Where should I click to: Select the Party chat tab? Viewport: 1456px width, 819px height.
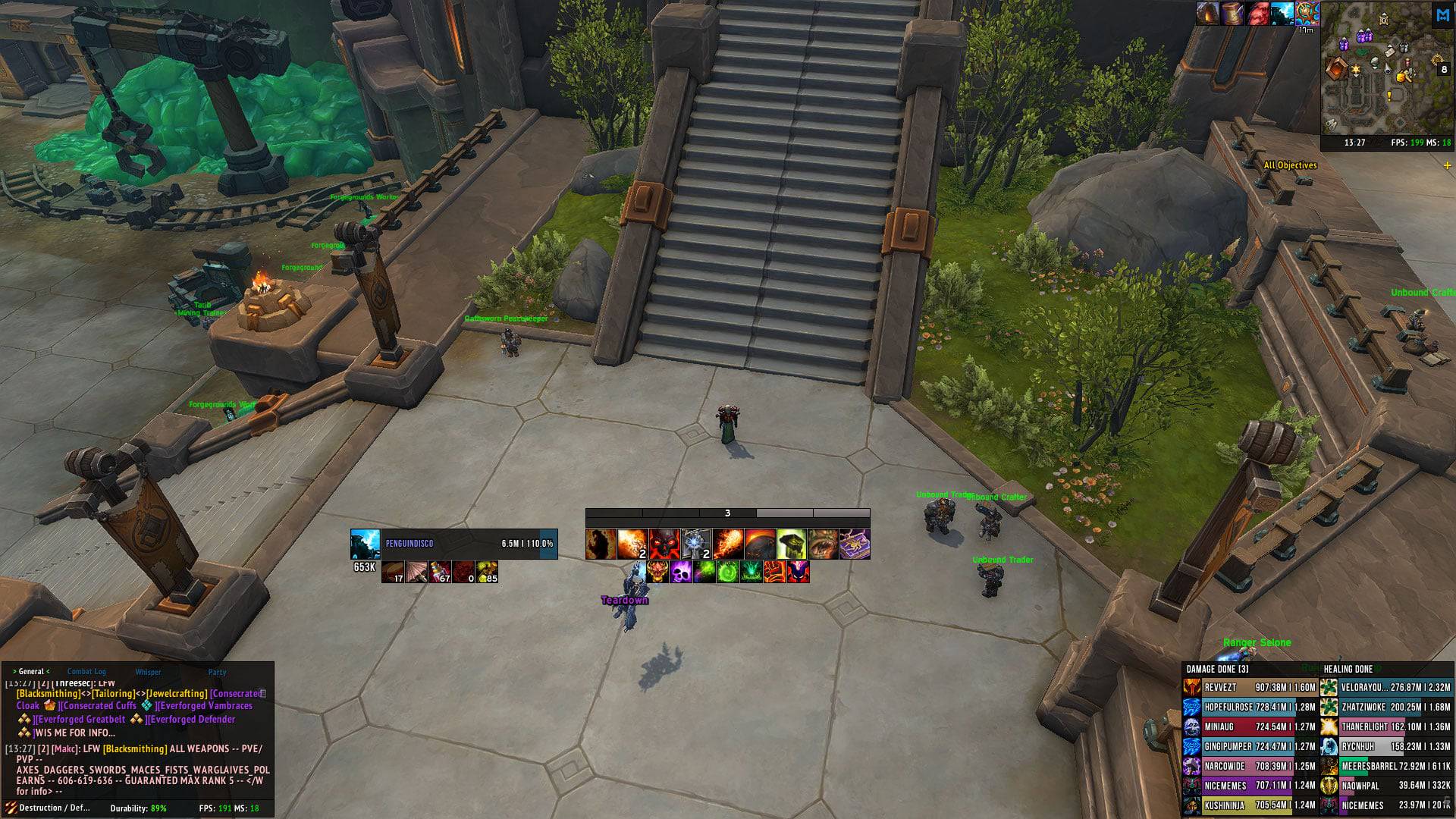[217, 672]
